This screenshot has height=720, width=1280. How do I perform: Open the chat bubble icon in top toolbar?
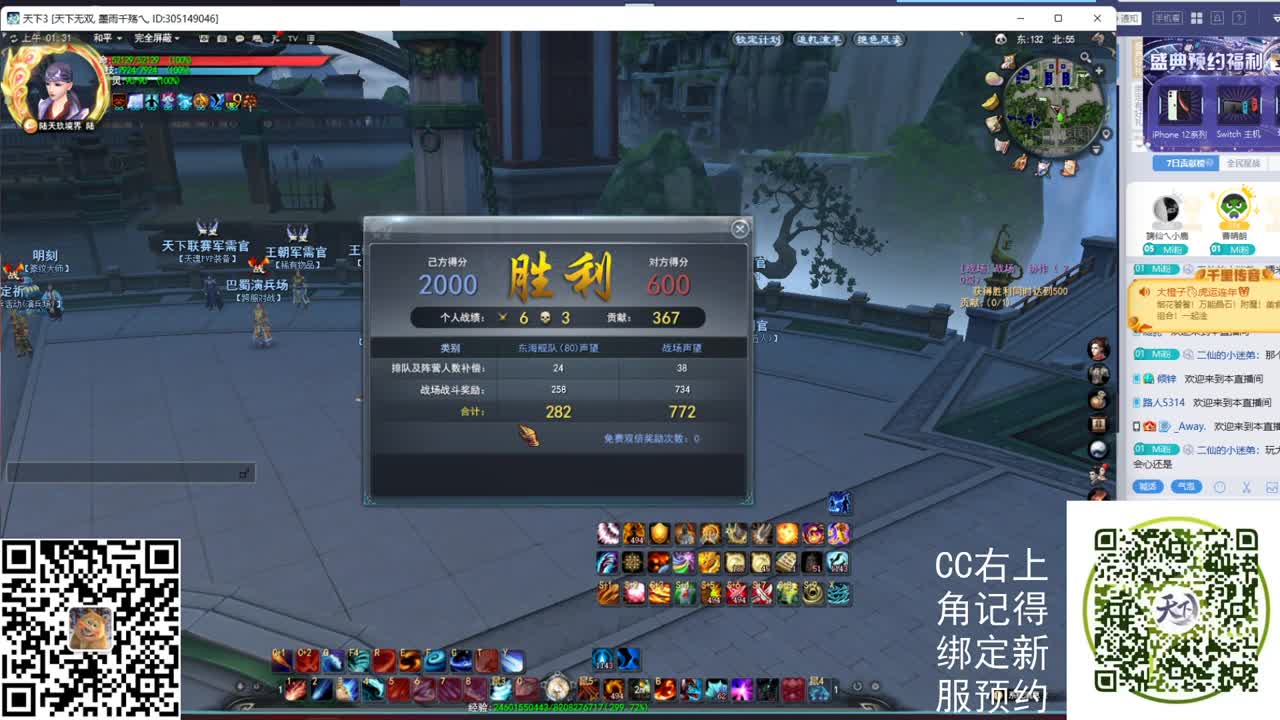point(240,38)
